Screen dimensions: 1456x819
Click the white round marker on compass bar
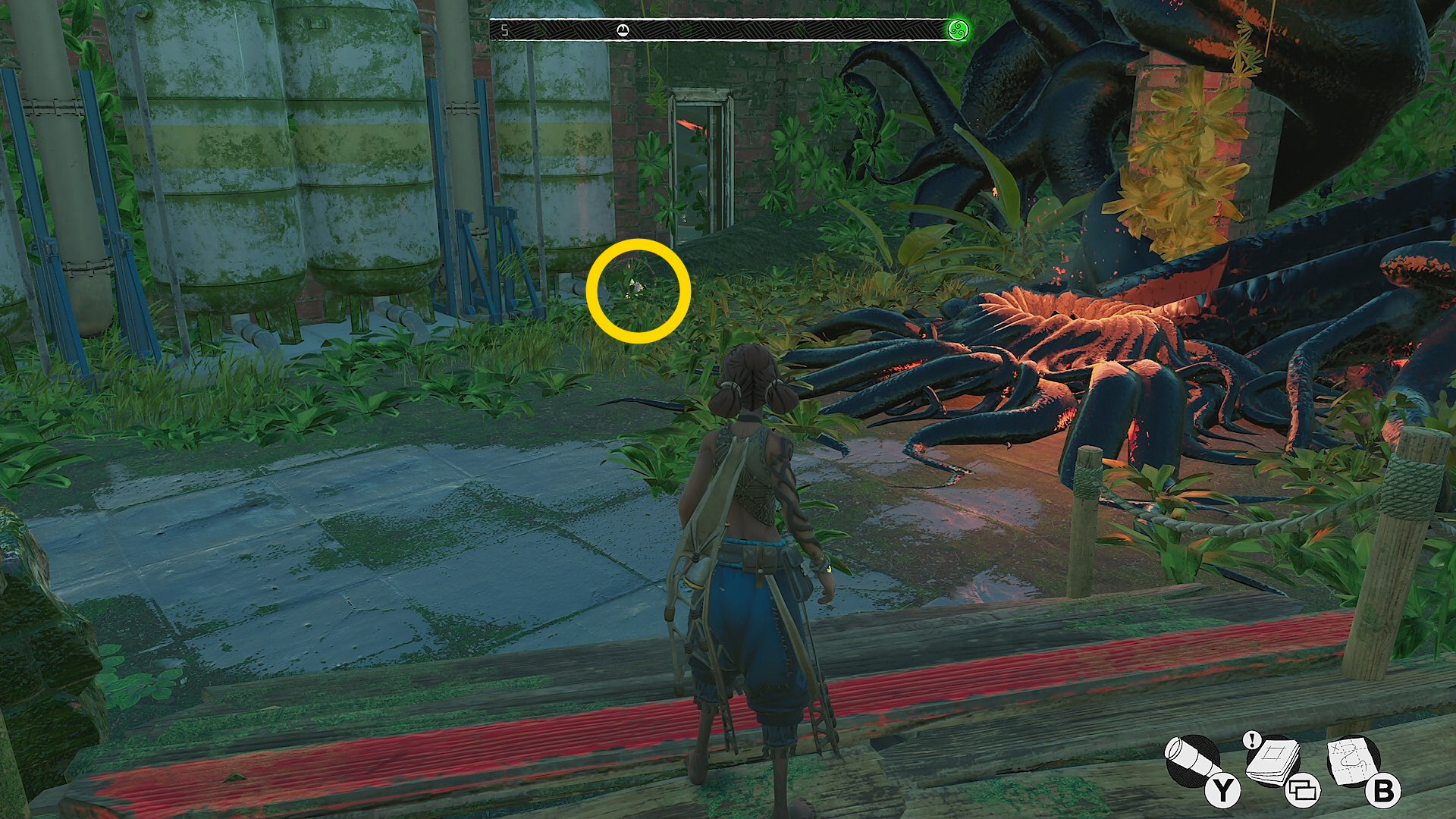pyautogui.click(x=623, y=30)
